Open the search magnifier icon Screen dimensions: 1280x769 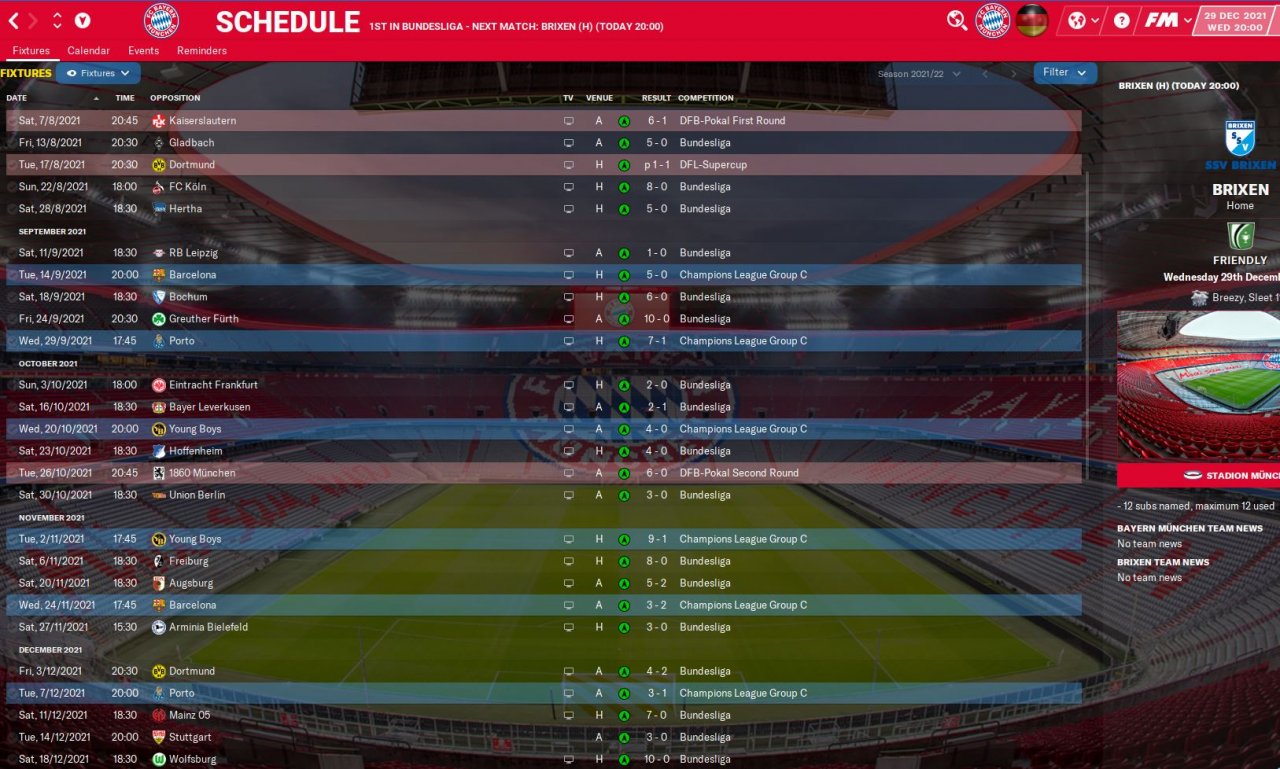pyautogui.click(x=957, y=20)
